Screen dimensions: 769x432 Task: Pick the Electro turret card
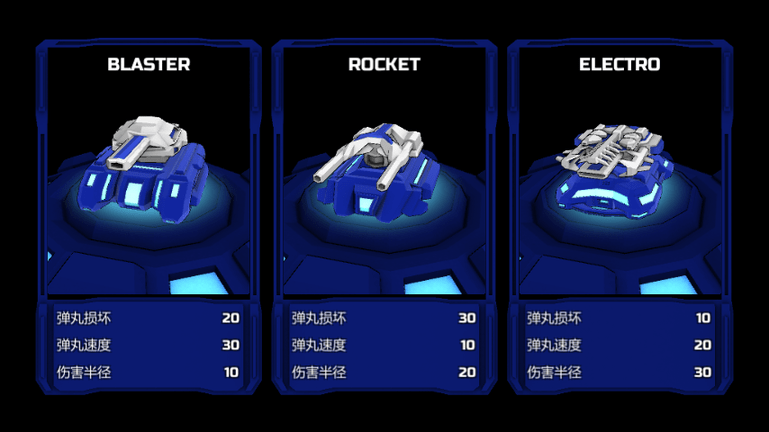[x=619, y=180]
